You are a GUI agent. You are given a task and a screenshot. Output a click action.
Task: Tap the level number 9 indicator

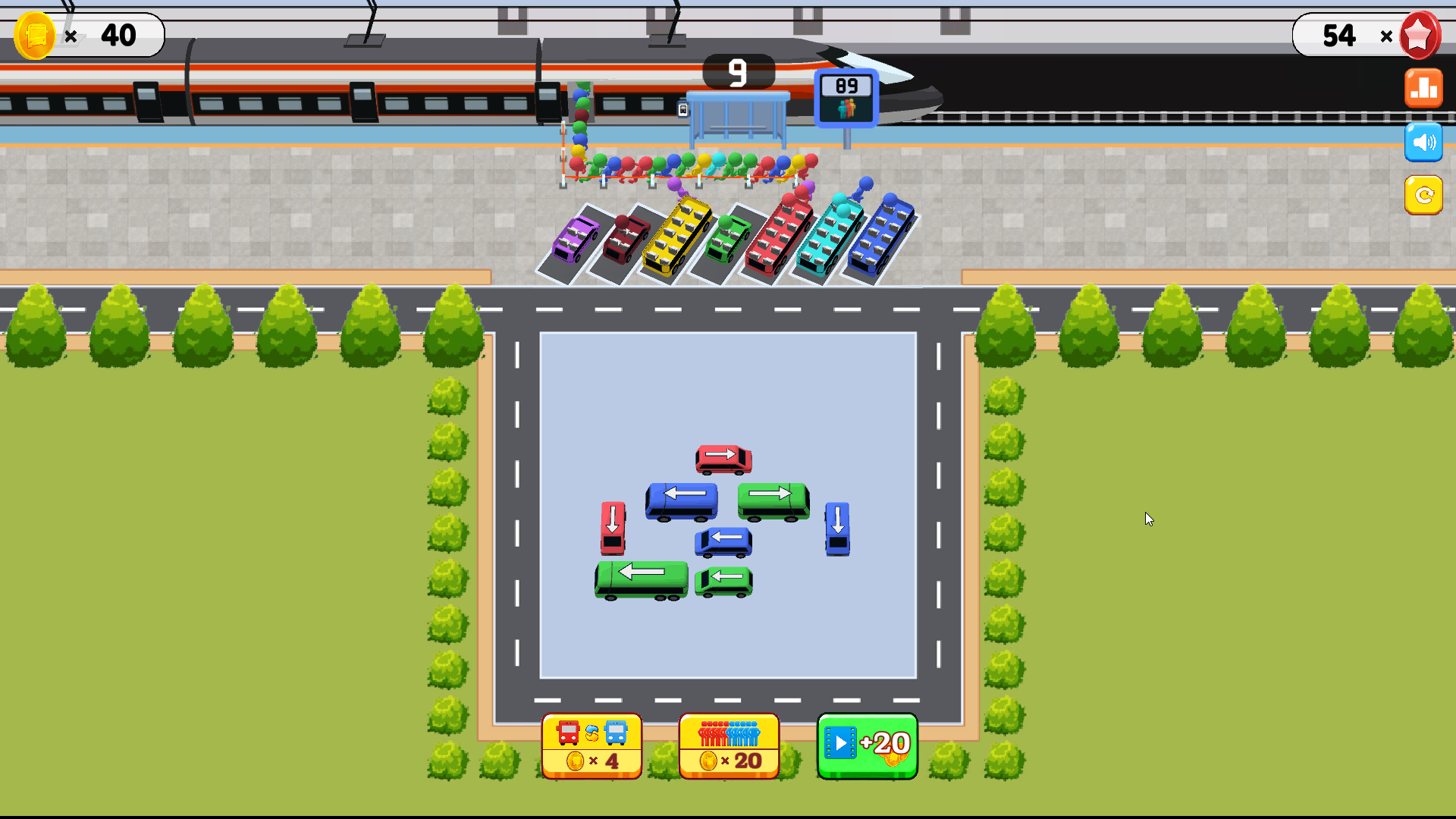pyautogui.click(x=738, y=72)
